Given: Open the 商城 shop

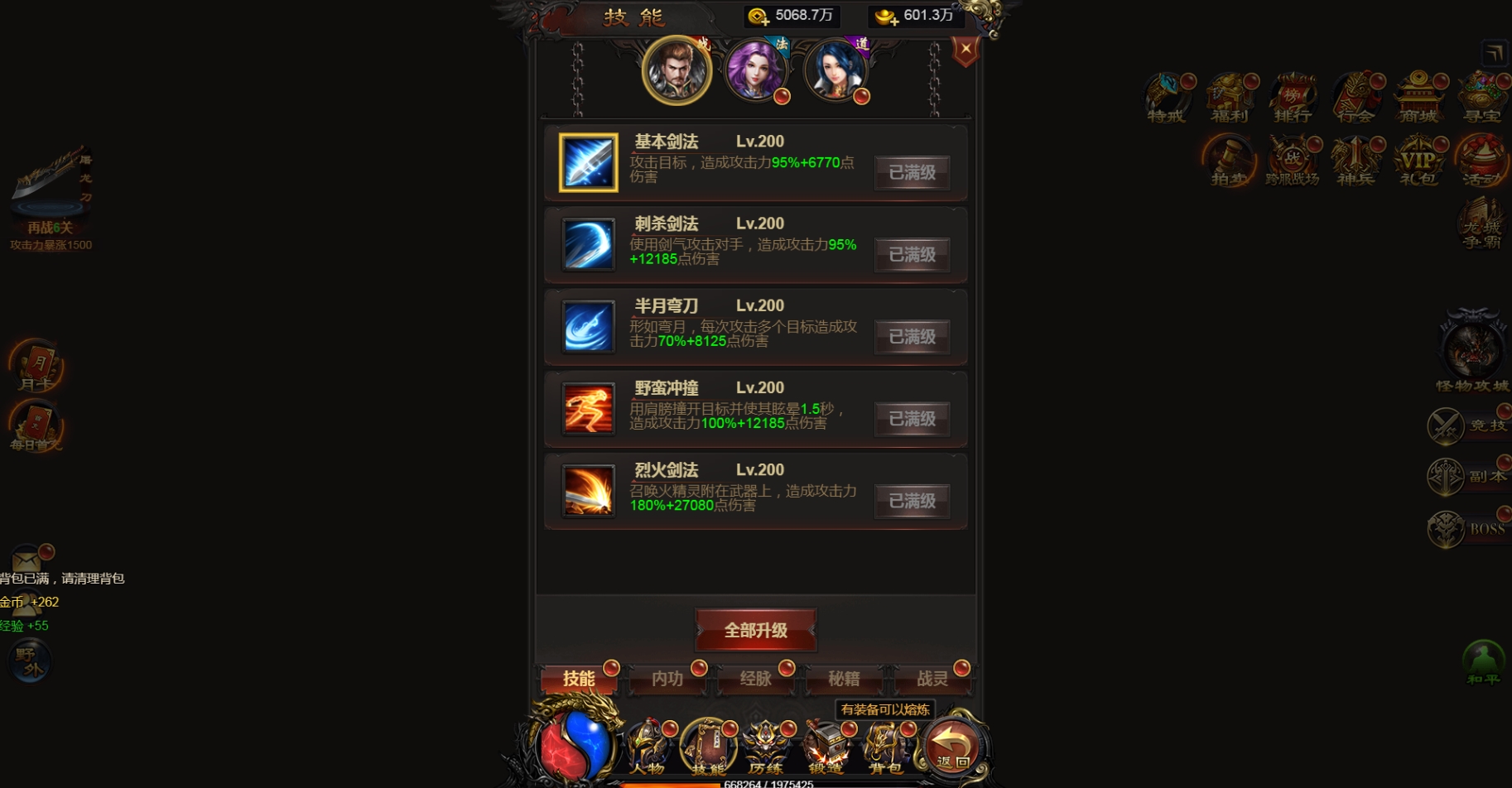Looking at the screenshot, I should (x=1419, y=97).
